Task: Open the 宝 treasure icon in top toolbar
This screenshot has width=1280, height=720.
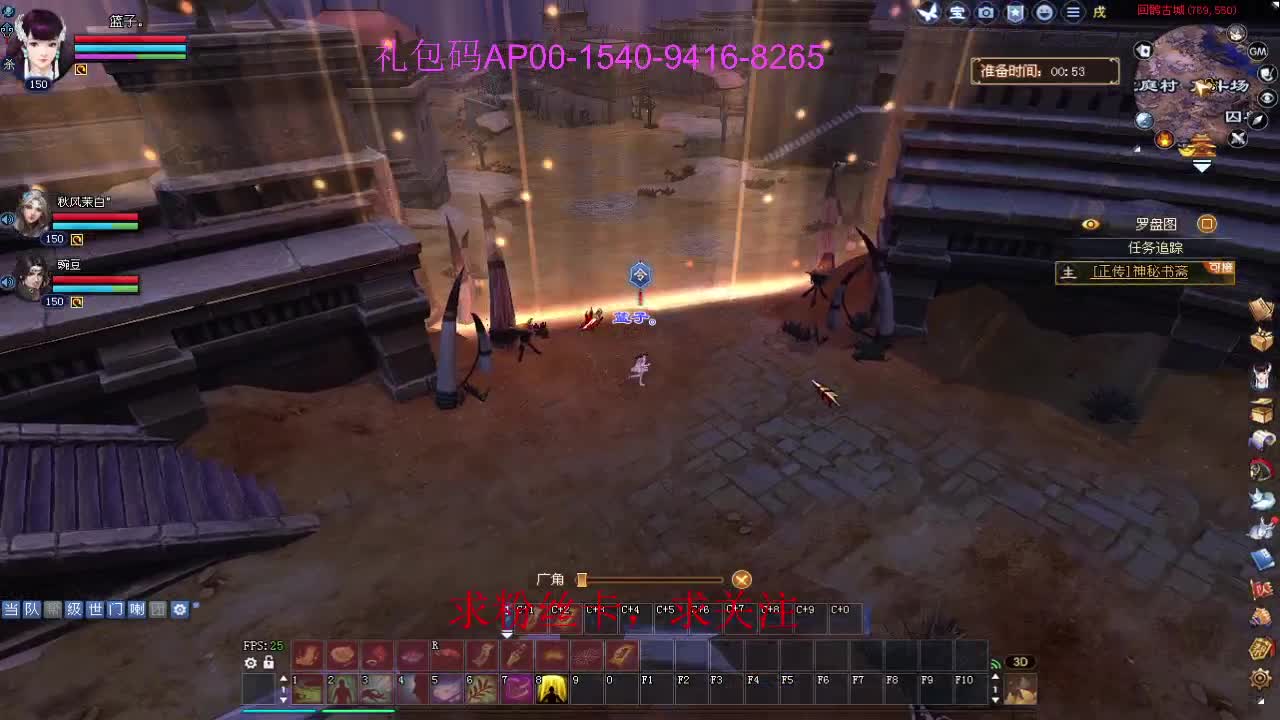Action: coord(957,12)
